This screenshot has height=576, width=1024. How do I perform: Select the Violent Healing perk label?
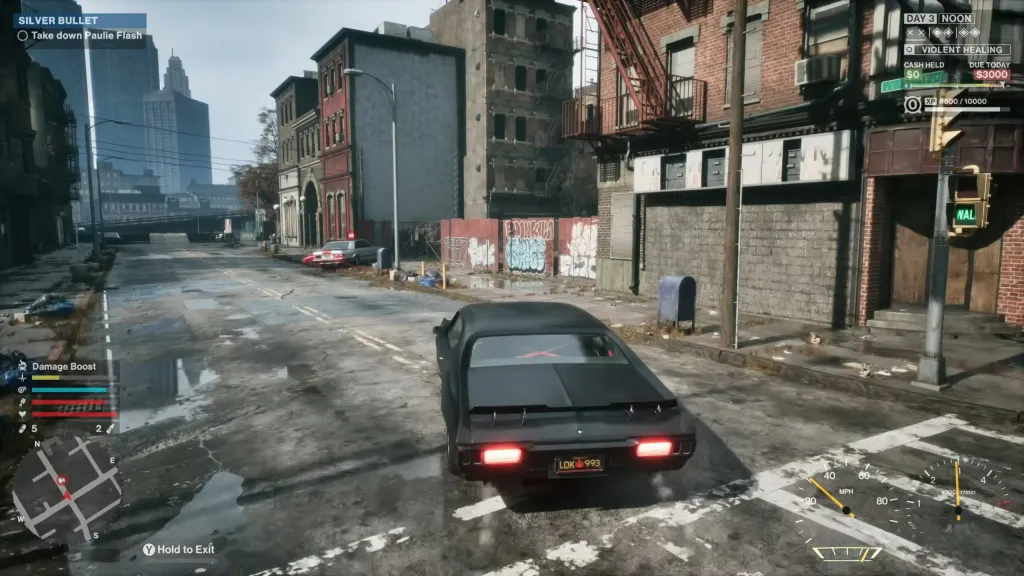(961, 48)
